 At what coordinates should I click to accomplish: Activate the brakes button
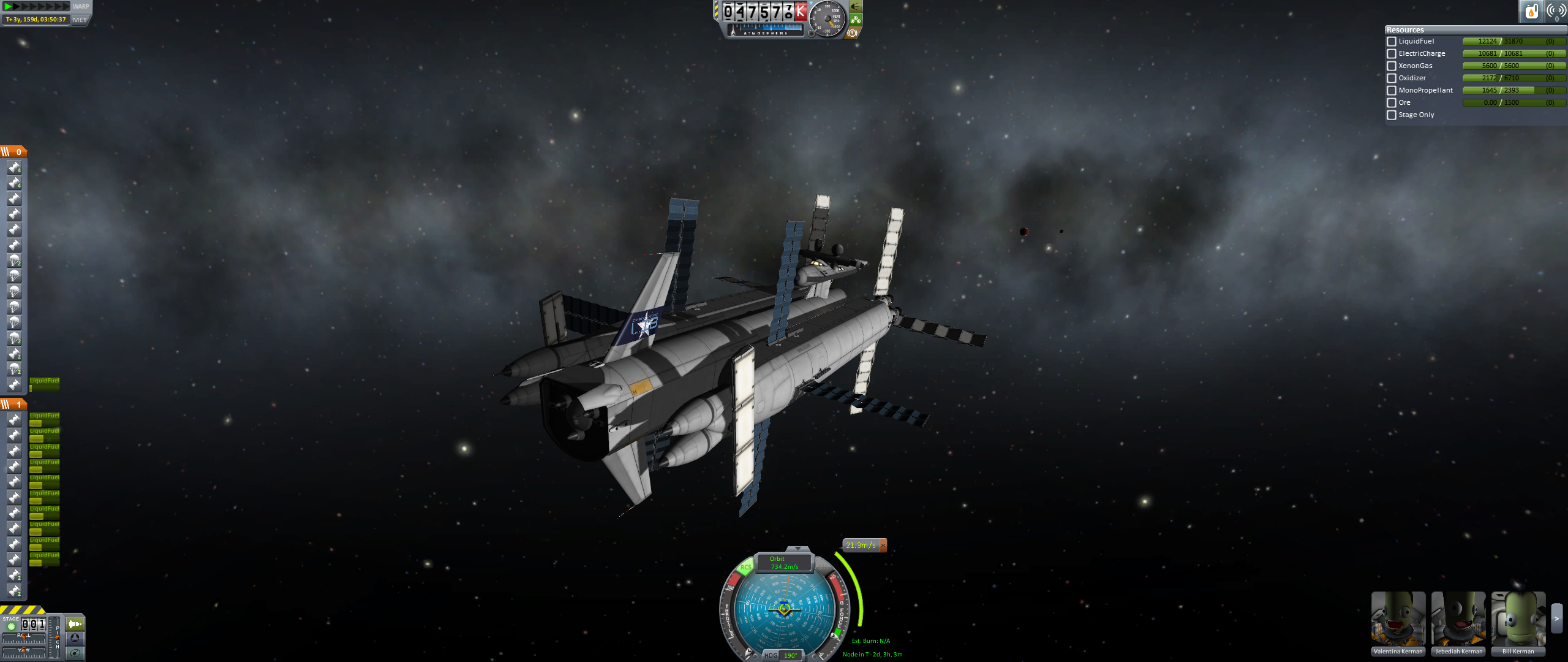point(852,33)
